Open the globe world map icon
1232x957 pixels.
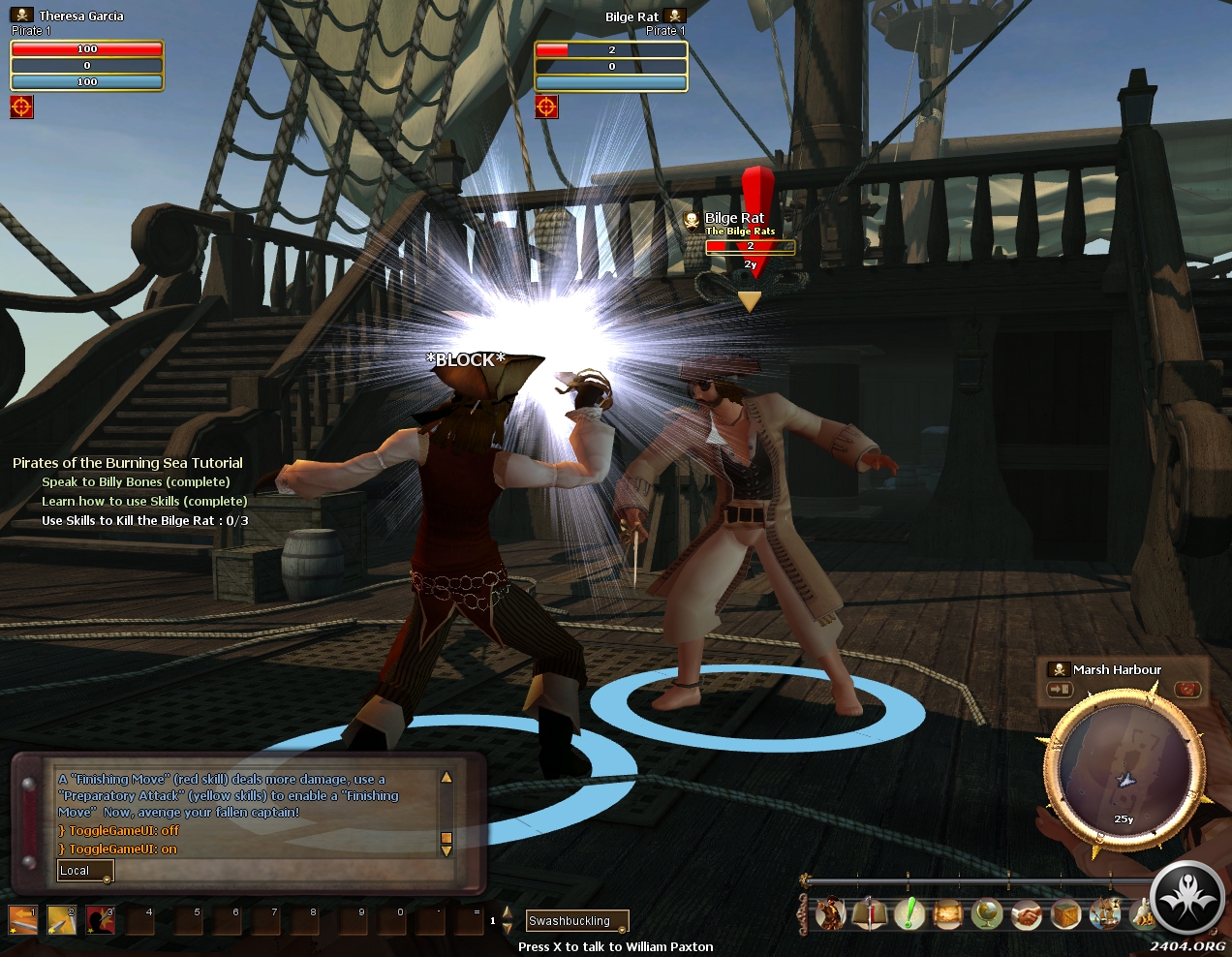(987, 913)
